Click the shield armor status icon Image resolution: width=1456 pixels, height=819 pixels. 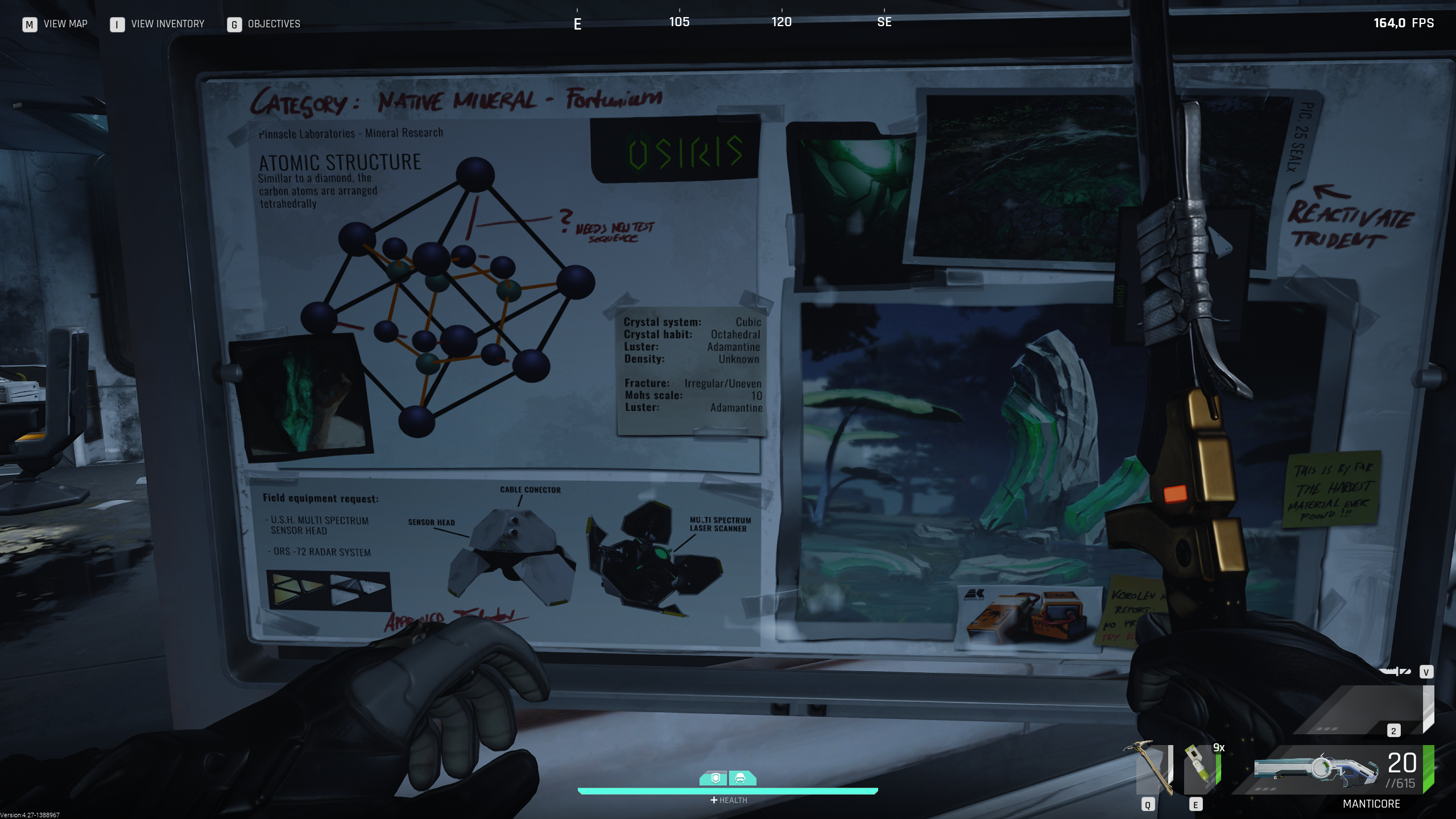click(716, 778)
